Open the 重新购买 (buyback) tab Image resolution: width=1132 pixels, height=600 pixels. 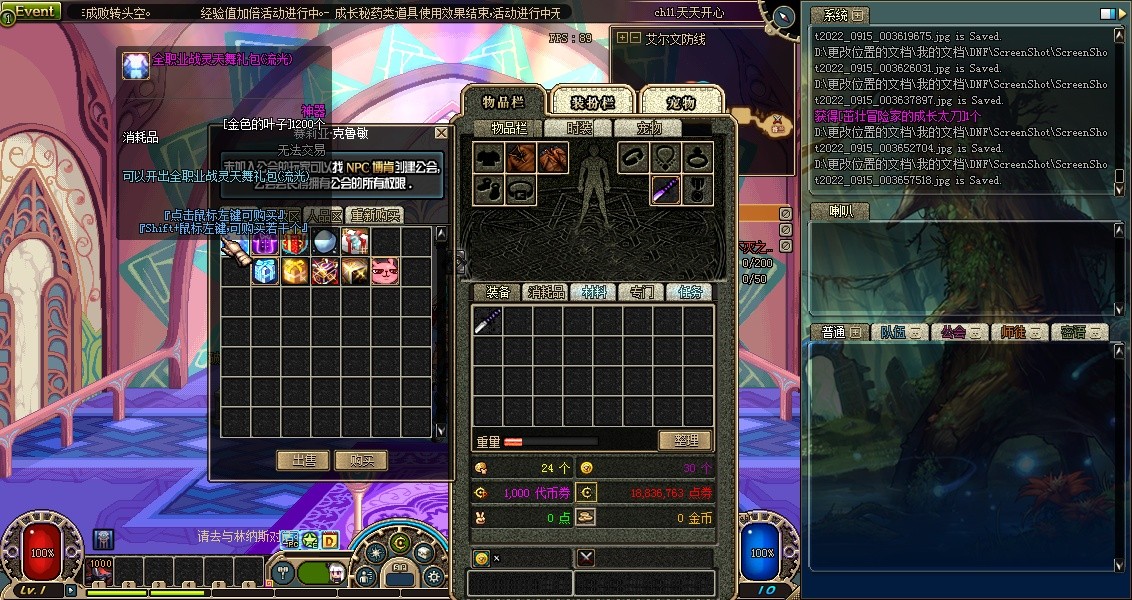point(375,215)
